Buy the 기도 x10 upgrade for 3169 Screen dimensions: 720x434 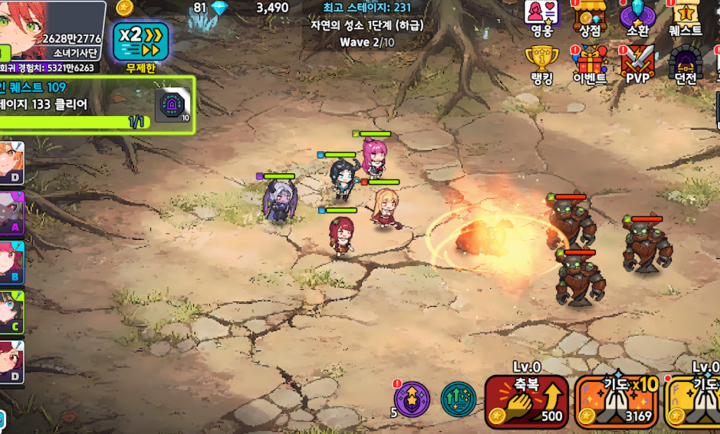coord(616,402)
